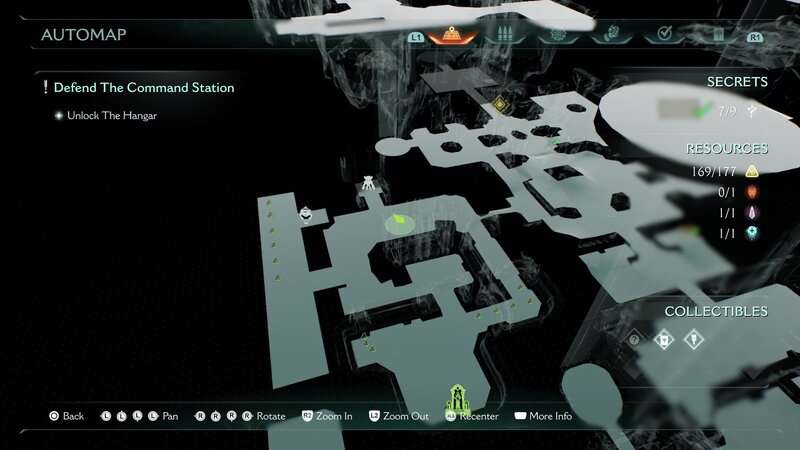The height and width of the screenshot is (450, 800).
Task: Click the undiscovered question mark collectible
Action: (634, 340)
